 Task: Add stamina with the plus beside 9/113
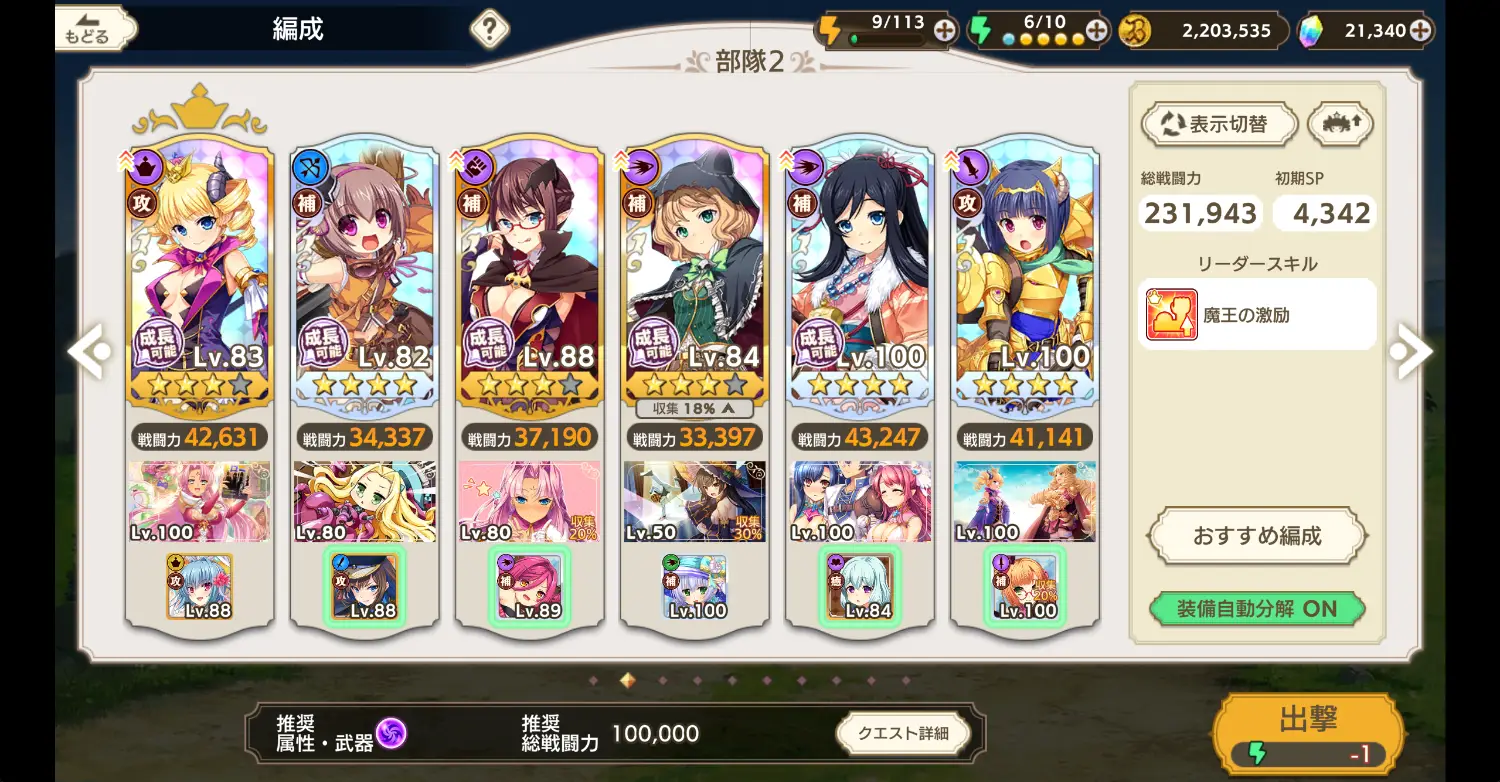pos(944,30)
